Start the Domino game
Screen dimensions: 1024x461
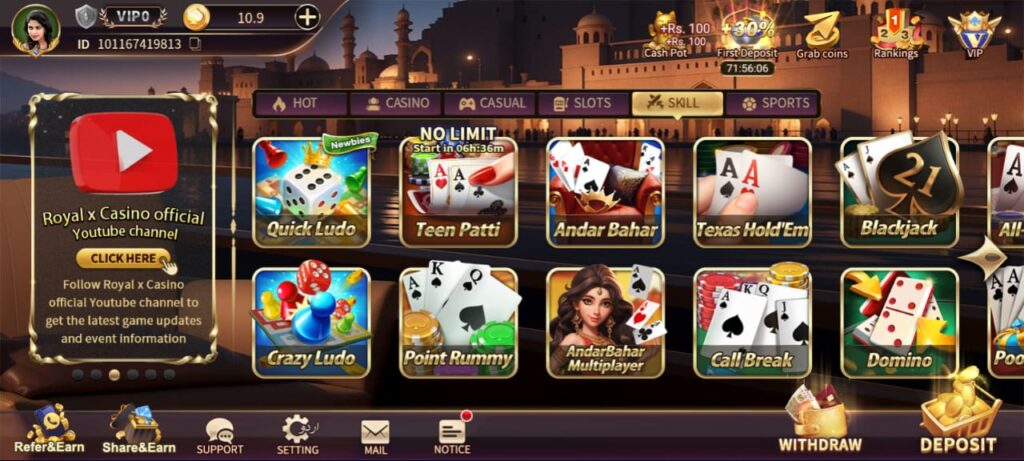point(899,322)
